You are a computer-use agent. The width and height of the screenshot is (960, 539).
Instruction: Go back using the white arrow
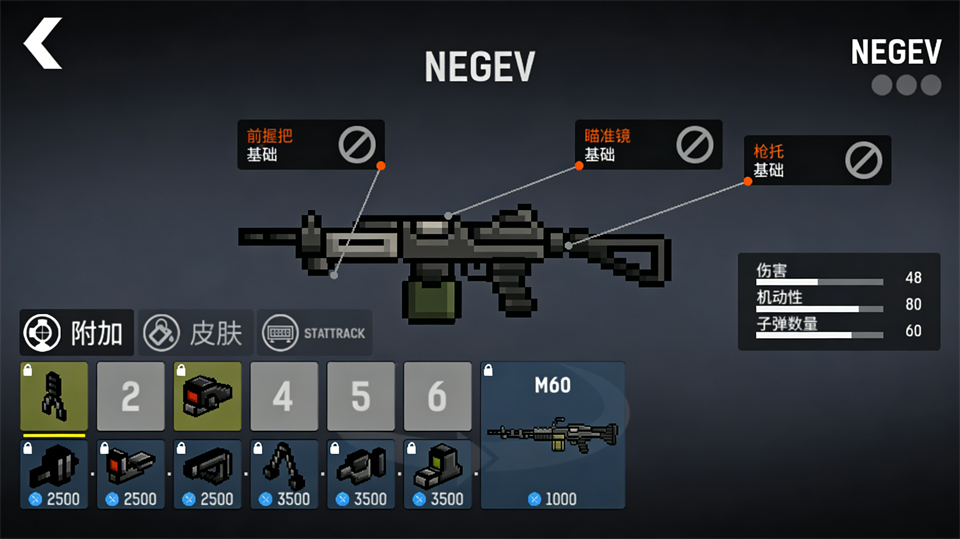click(x=43, y=45)
